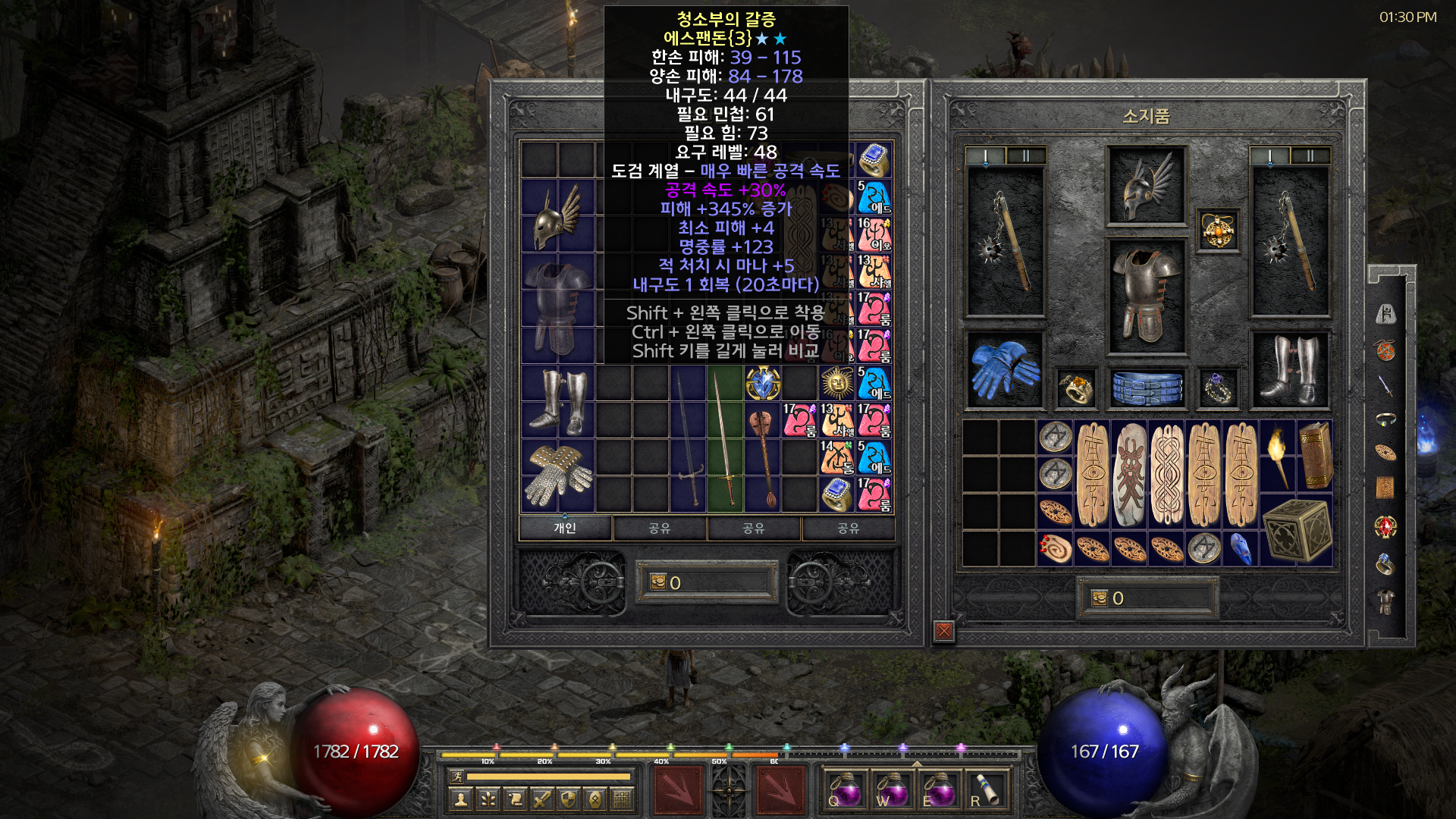Toggle the run/walk button beside the stamina bar
Screen dimensions: 1456x819
point(457,776)
